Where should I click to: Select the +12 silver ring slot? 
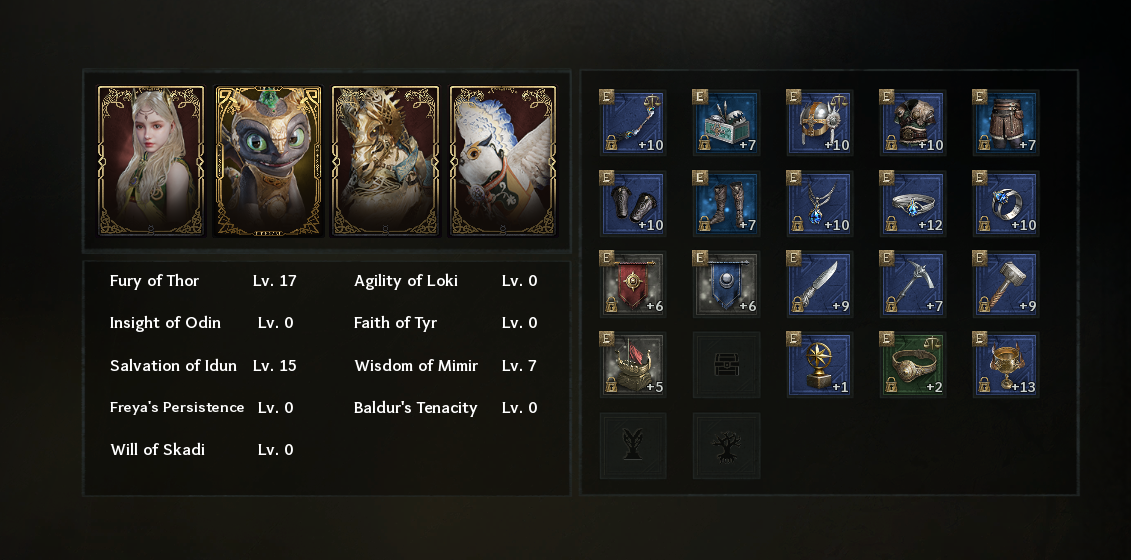913,204
